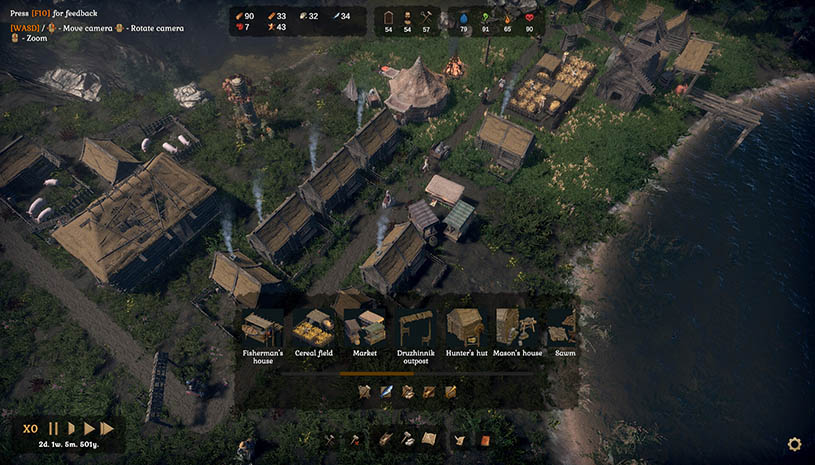815x465 pixels.
Task: Set game speed to normal play
Action: (x=88, y=429)
